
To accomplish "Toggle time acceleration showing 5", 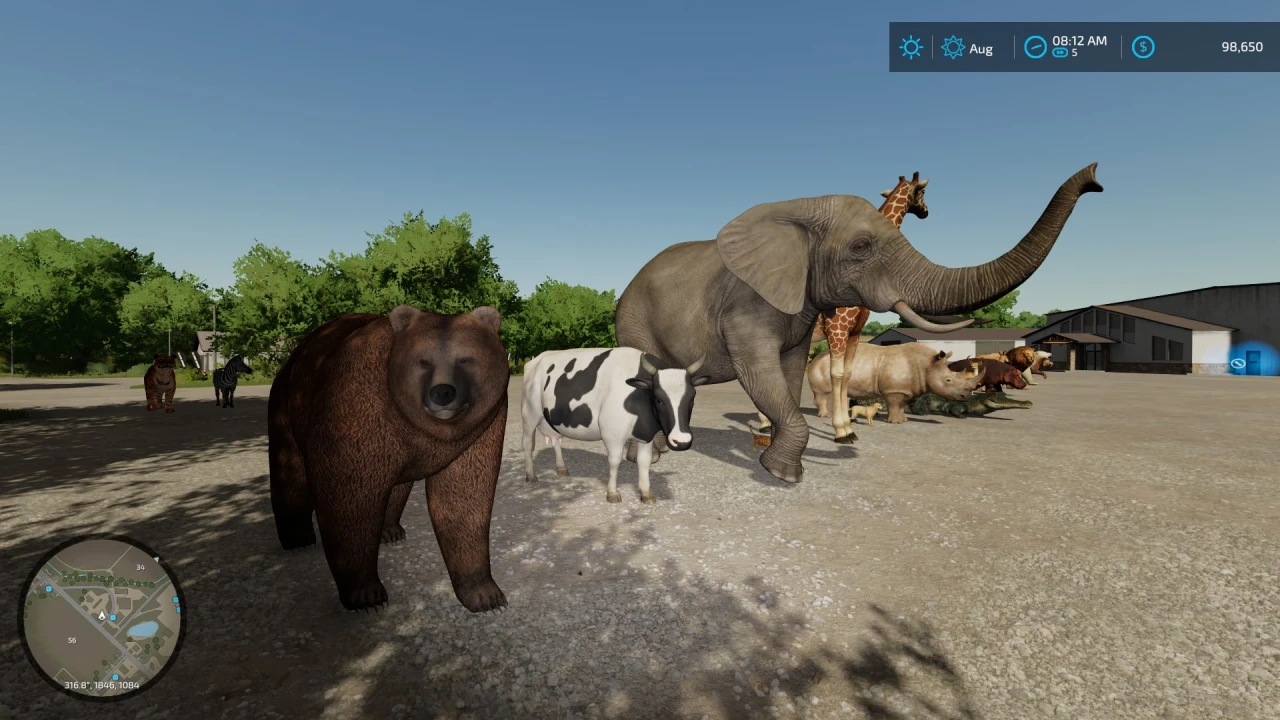I will click(1064, 53).
